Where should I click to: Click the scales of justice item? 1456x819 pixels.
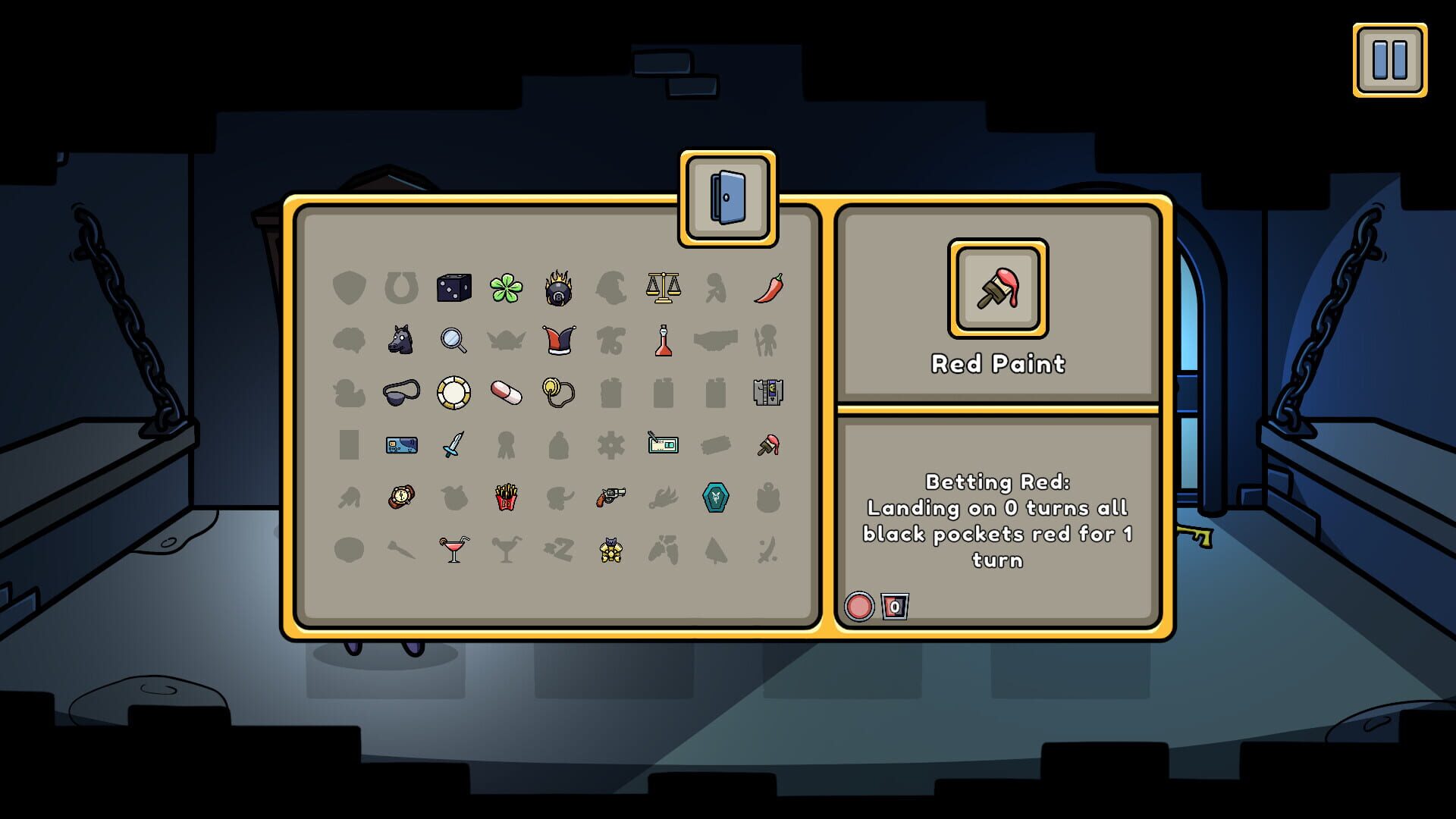pos(664,287)
